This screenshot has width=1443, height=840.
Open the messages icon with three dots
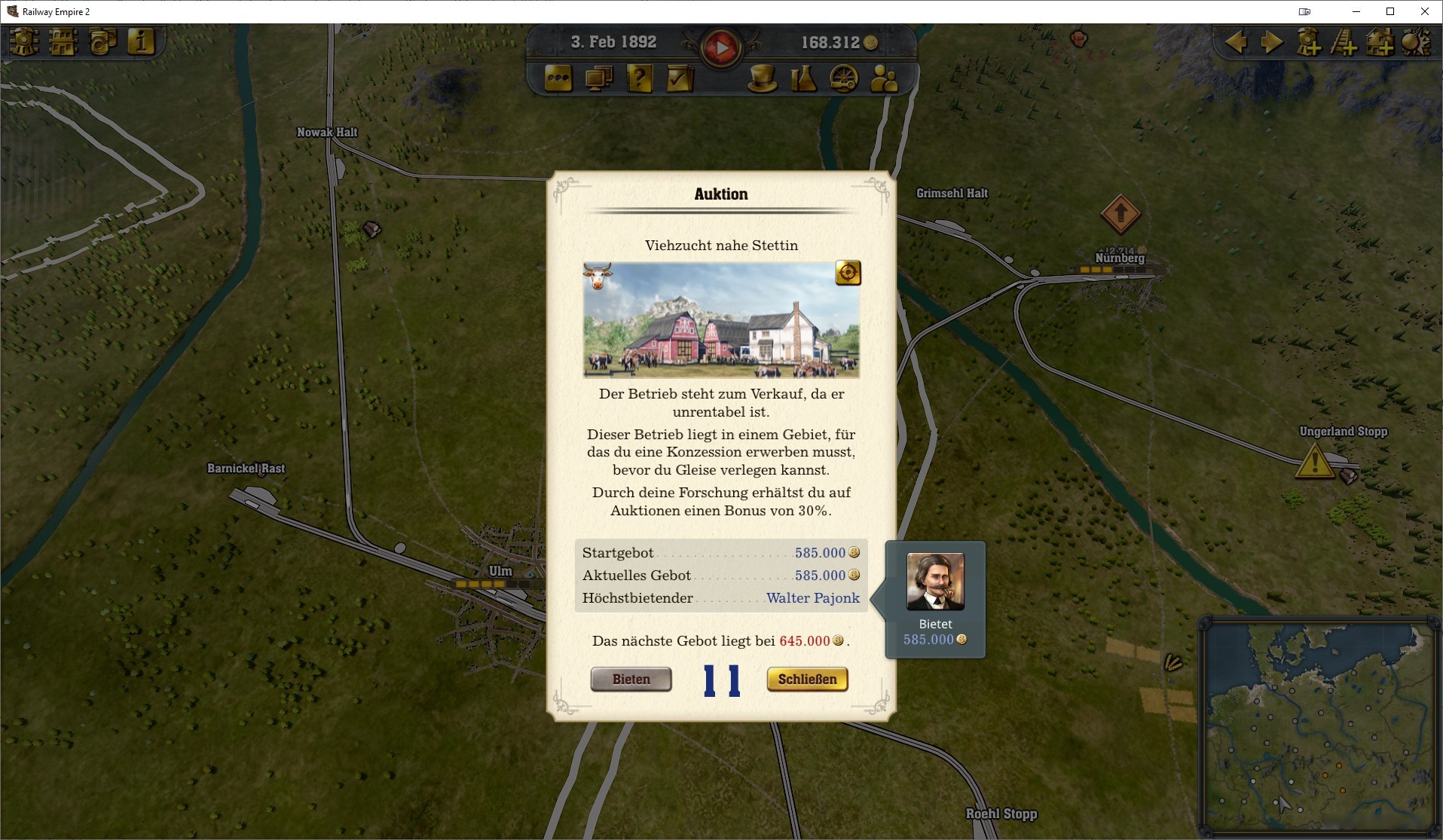click(558, 78)
